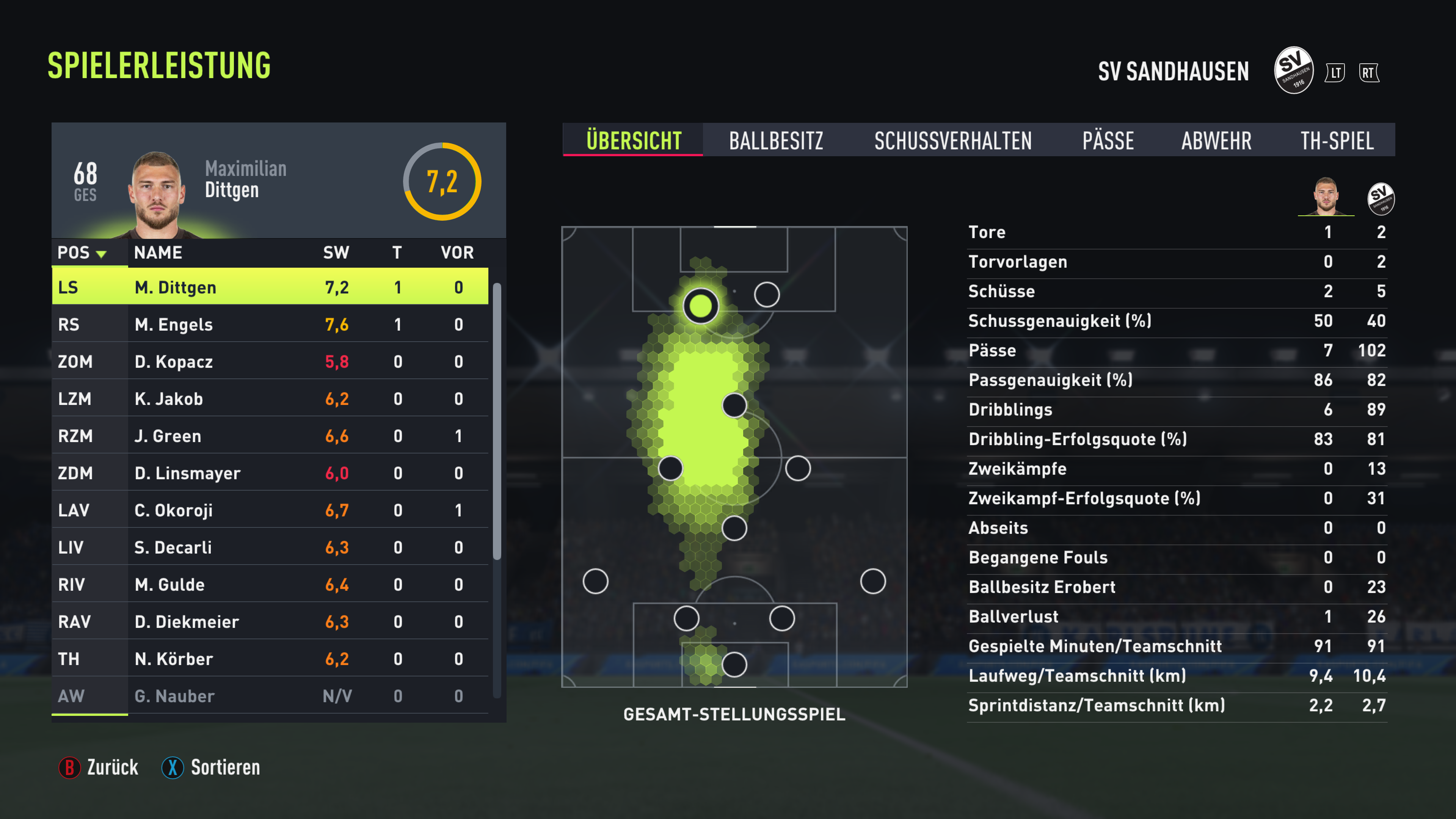Screen dimensions: 1456x819
Task: Show the Abwehr statistics tab
Action: [1216, 140]
